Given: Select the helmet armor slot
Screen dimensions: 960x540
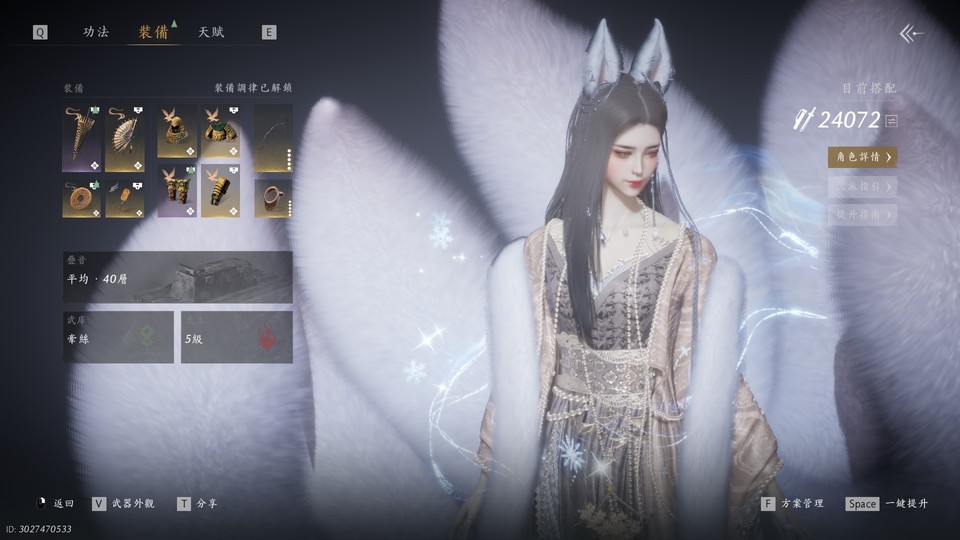Looking at the screenshot, I should point(176,131).
